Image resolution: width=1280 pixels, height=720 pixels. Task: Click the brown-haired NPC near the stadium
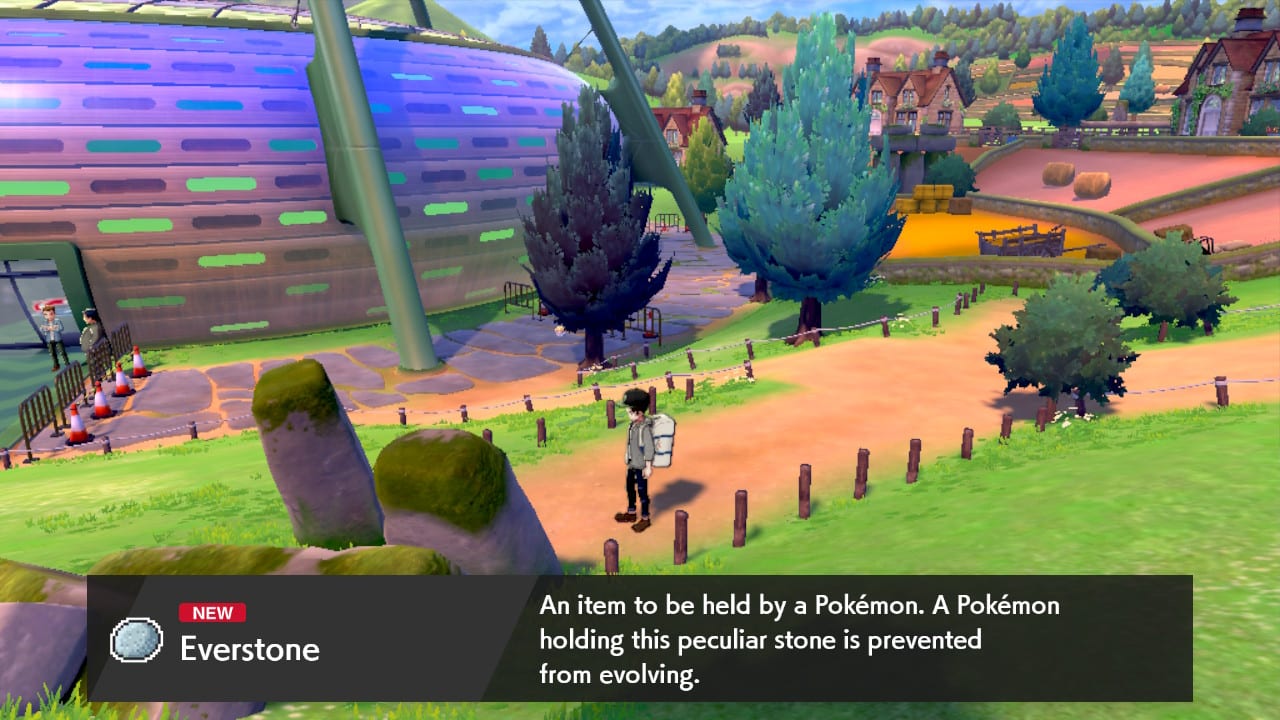tap(52, 330)
